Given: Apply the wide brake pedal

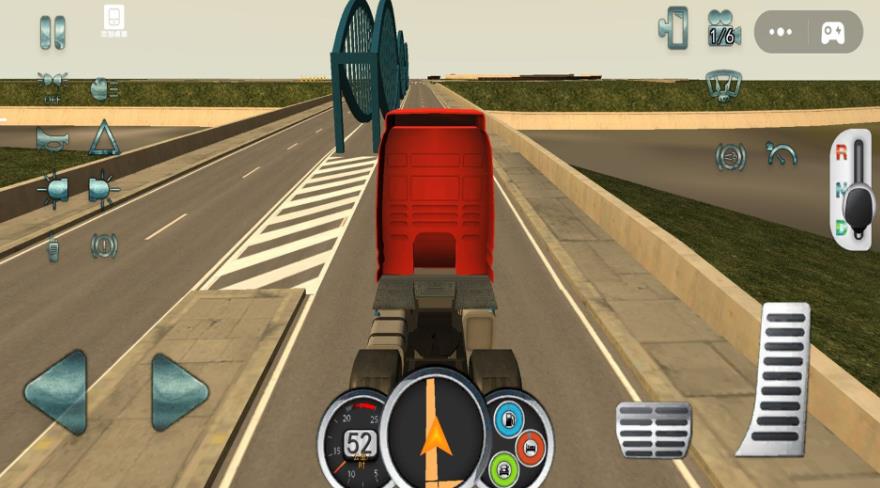Looking at the screenshot, I should (653, 430).
